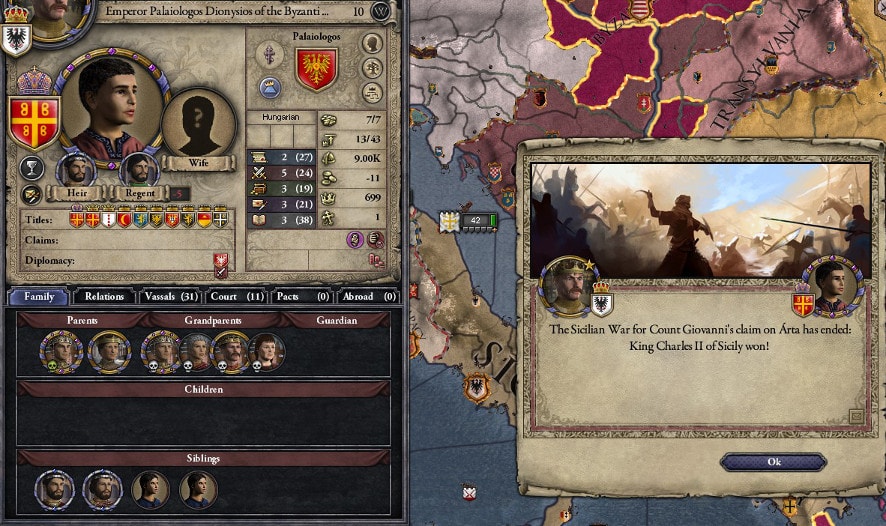Confirm the war result with Ok
This screenshot has height=526, width=886.
pyautogui.click(x=773, y=462)
